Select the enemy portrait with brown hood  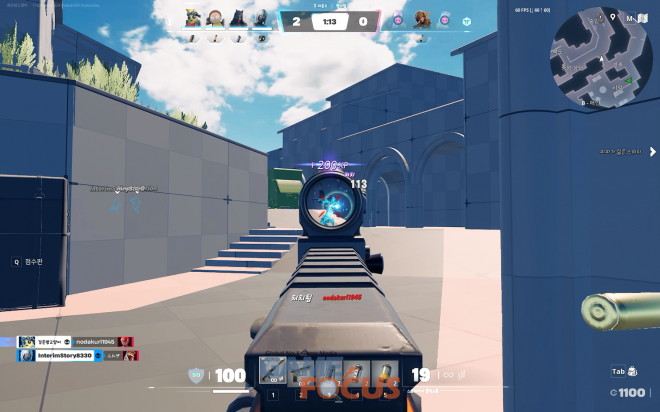click(x=421, y=20)
